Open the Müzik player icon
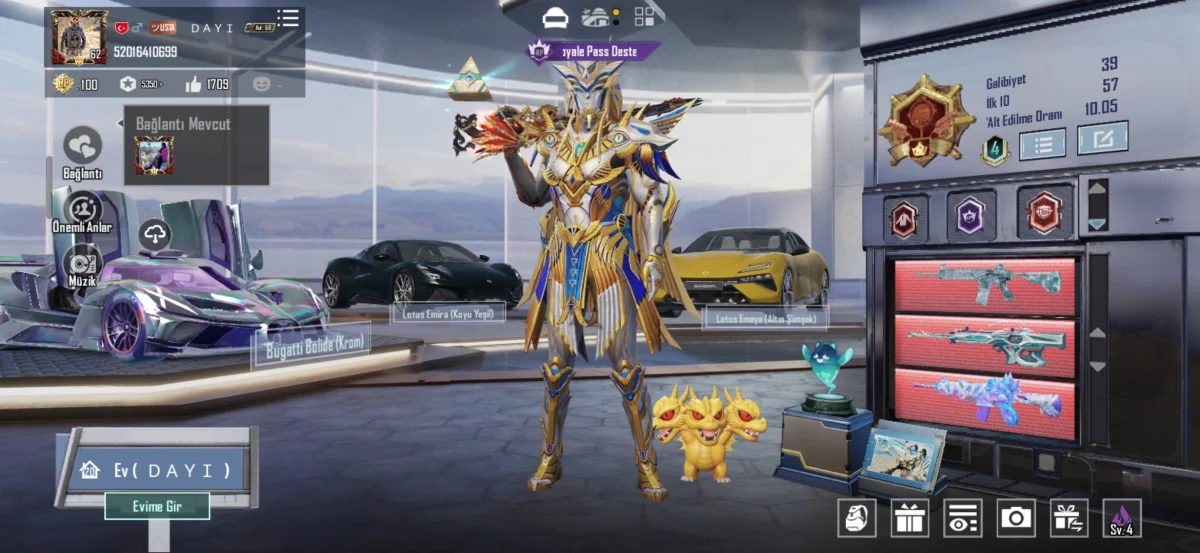This screenshot has height=553, width=1200. [83, 263]
